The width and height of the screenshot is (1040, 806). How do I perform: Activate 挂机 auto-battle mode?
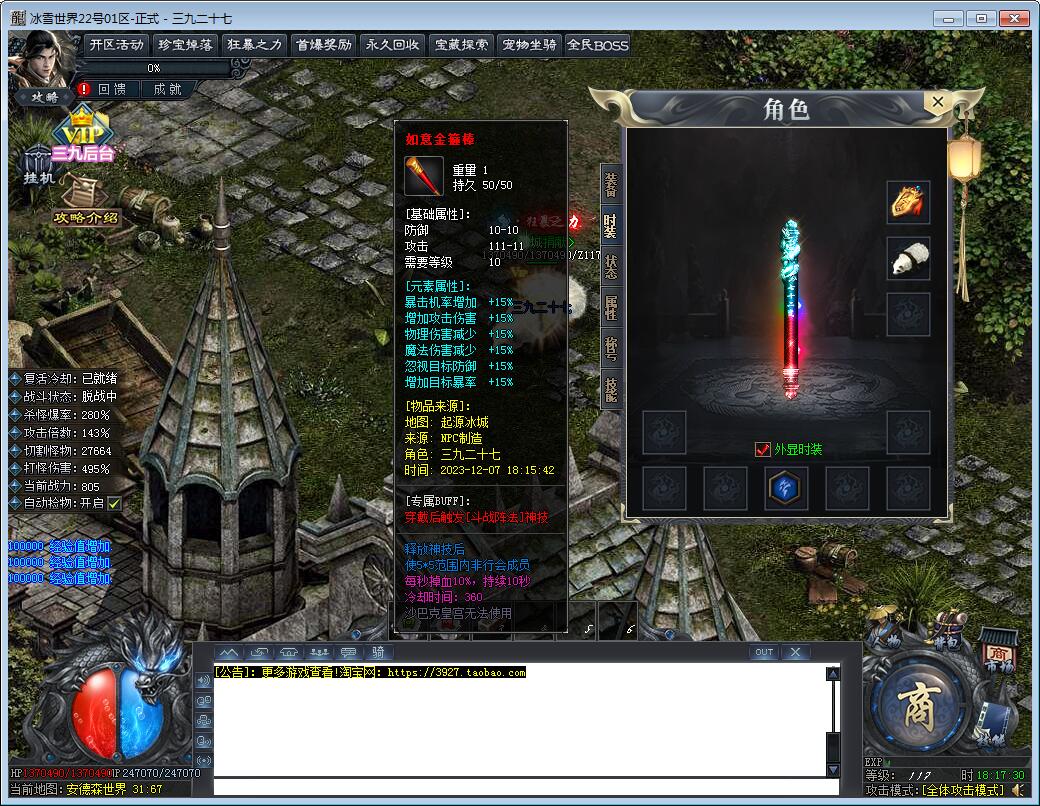38,166
